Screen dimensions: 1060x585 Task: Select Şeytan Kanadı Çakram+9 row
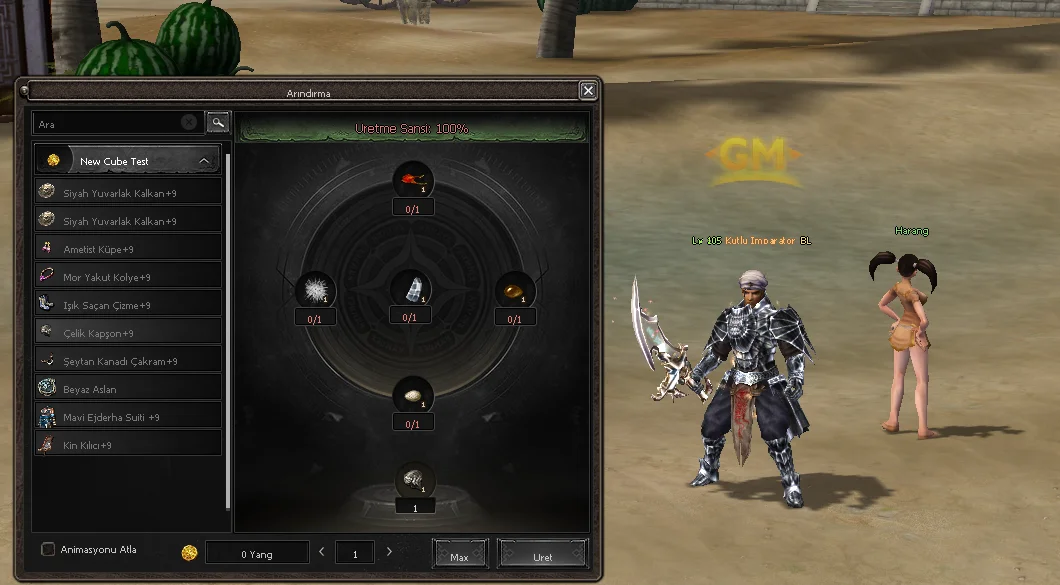pyautogui.click(x=128, y=361)
